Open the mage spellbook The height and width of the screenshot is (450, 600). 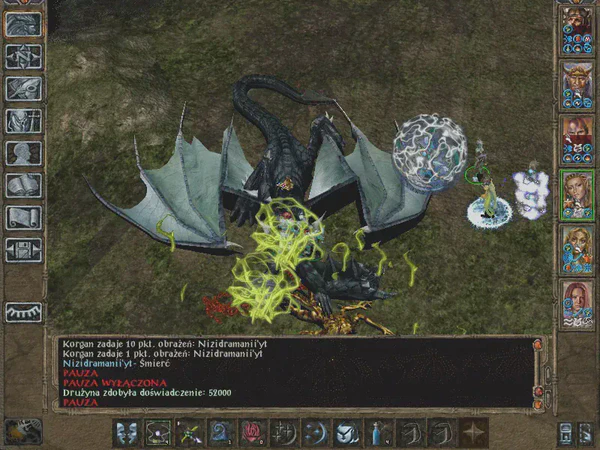(x=23, y=185)
